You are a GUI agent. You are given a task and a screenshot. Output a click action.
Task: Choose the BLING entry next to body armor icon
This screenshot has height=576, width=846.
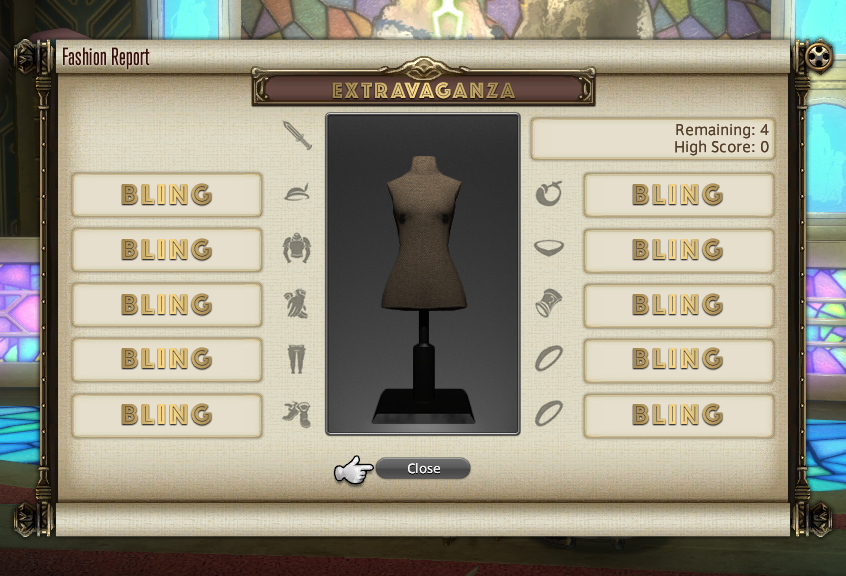click(167, 249)
